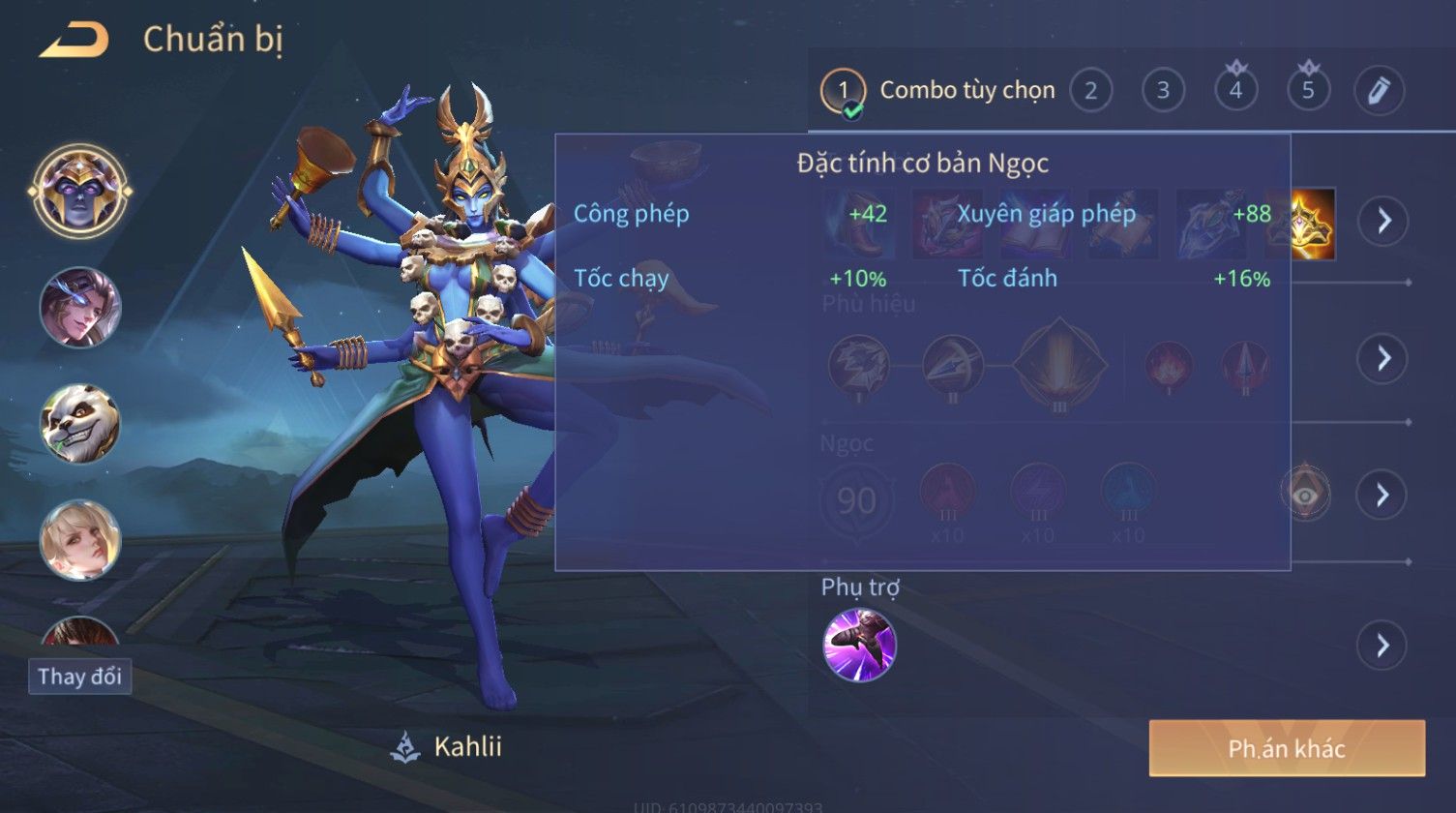Image resolution: width=1456 pixels, height=813 pixels.
Task: Switch to combo preset 2
Action: [x=1090, y=91]
